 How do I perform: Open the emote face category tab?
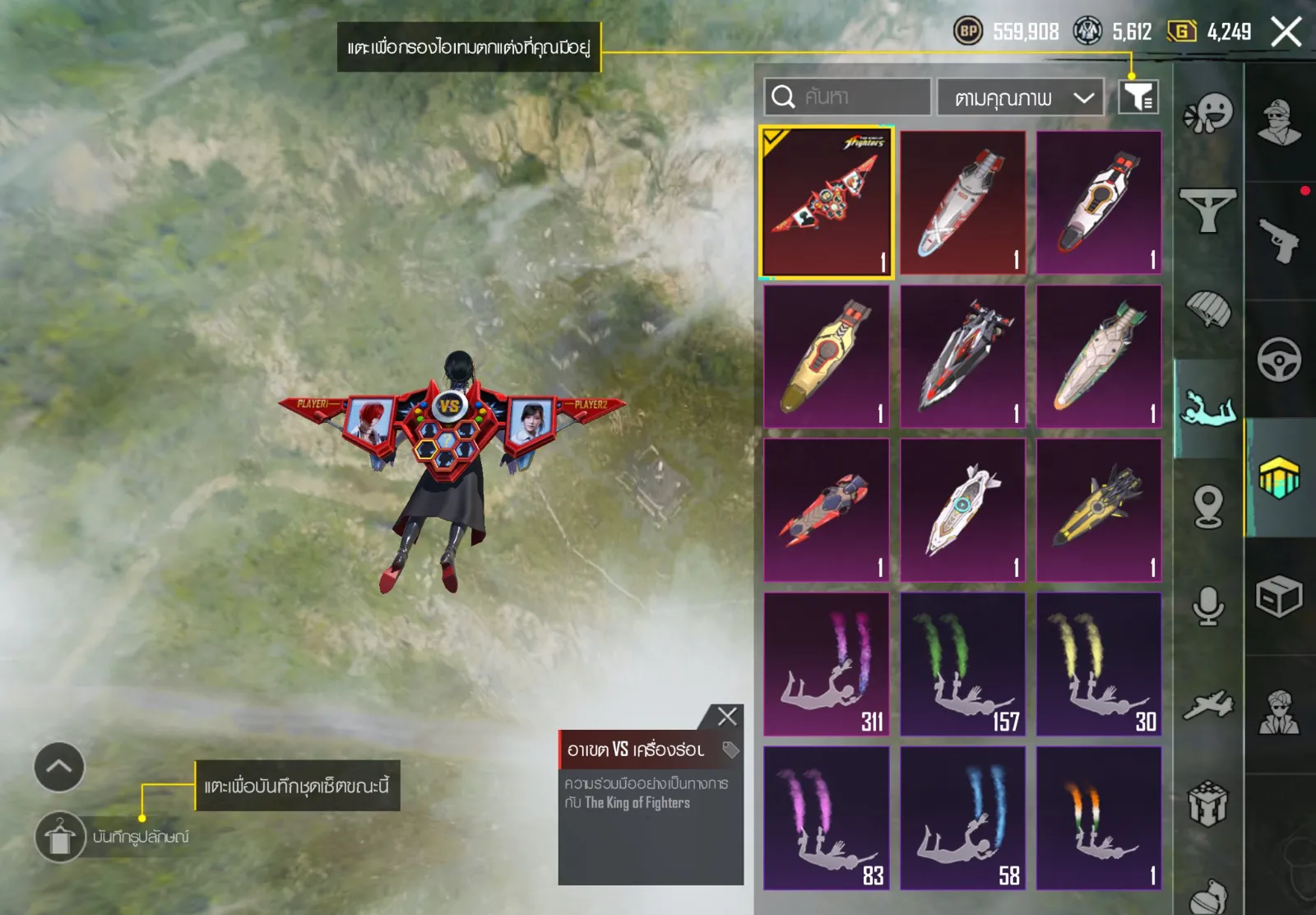pyautogui.click(x=1208, y=114)
